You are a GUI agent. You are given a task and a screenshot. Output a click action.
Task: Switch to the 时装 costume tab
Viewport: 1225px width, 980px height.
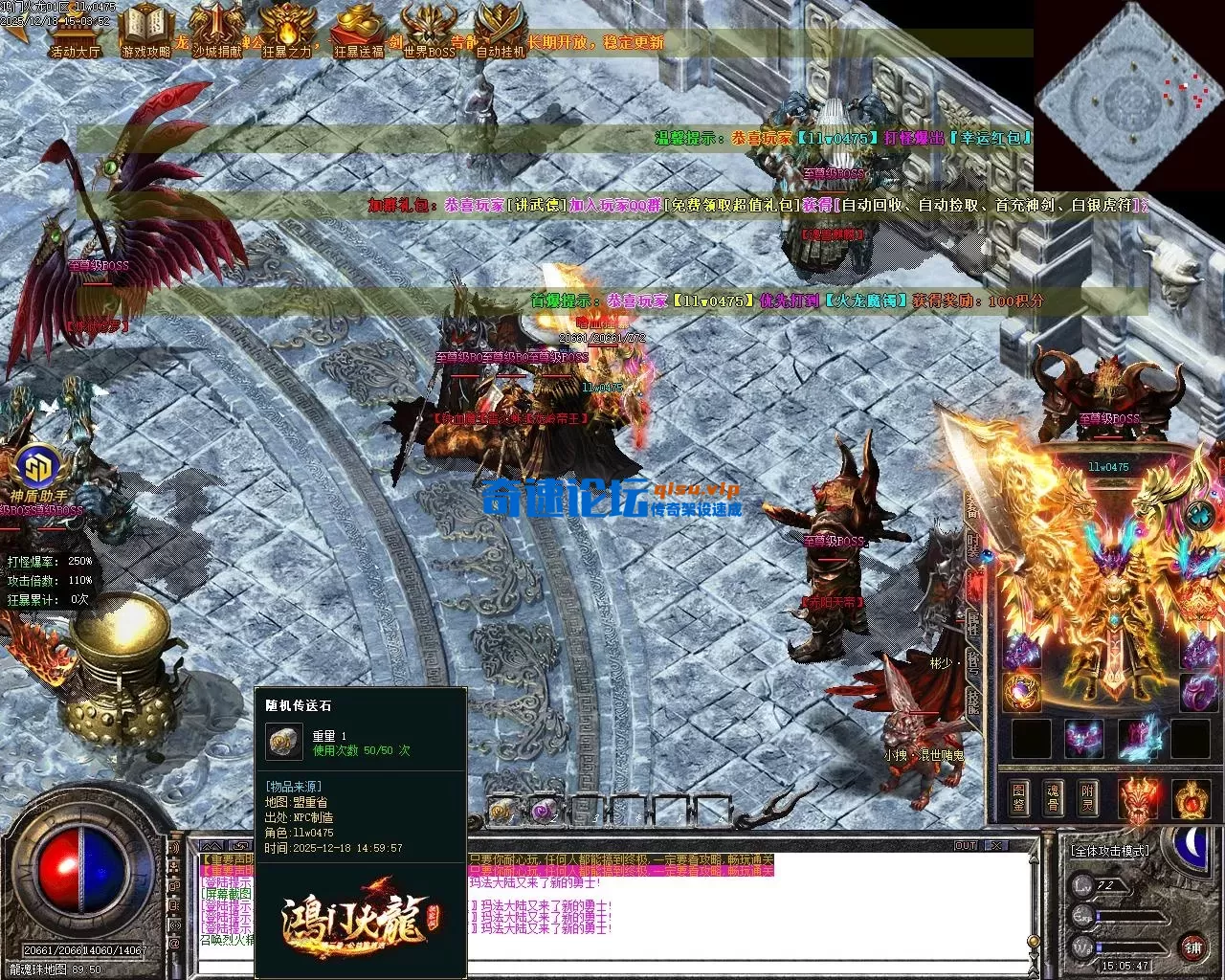click(x=973, y=547)
